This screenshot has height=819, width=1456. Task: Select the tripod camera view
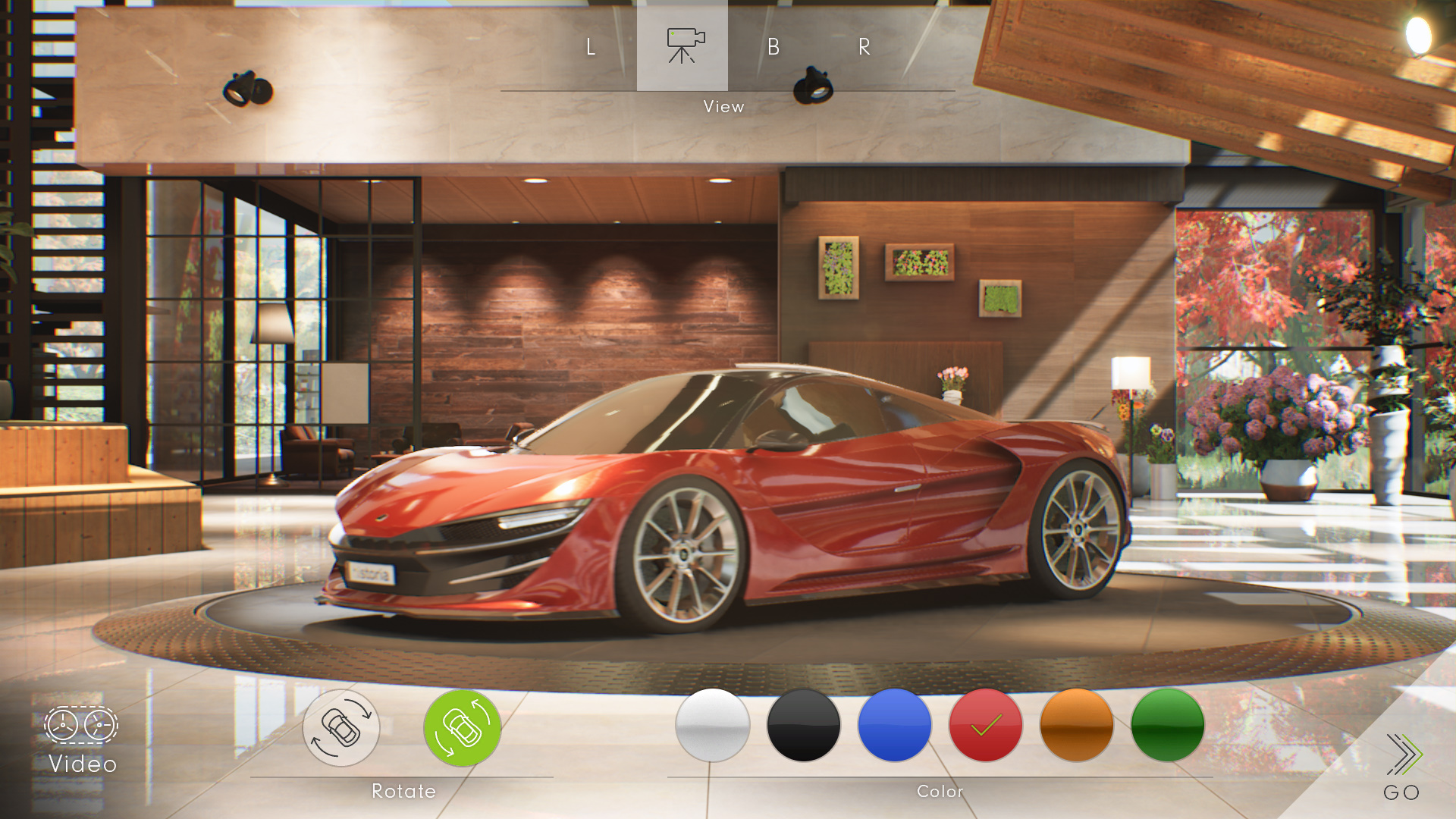[682, 45]
